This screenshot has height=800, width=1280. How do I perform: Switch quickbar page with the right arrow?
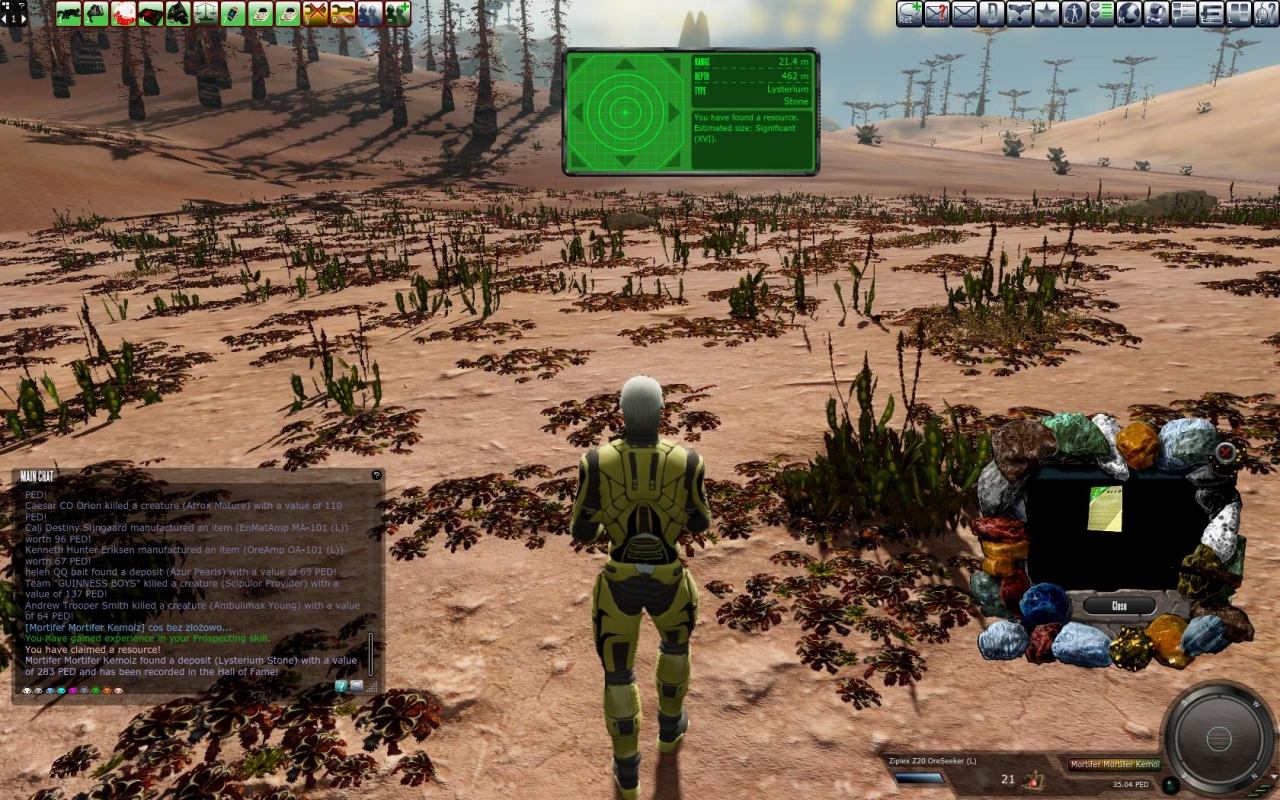[22, 18]
